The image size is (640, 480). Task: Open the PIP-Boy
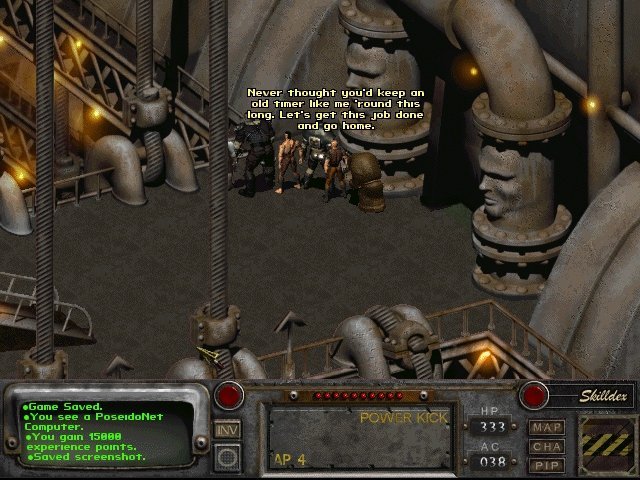coord(546,464)
